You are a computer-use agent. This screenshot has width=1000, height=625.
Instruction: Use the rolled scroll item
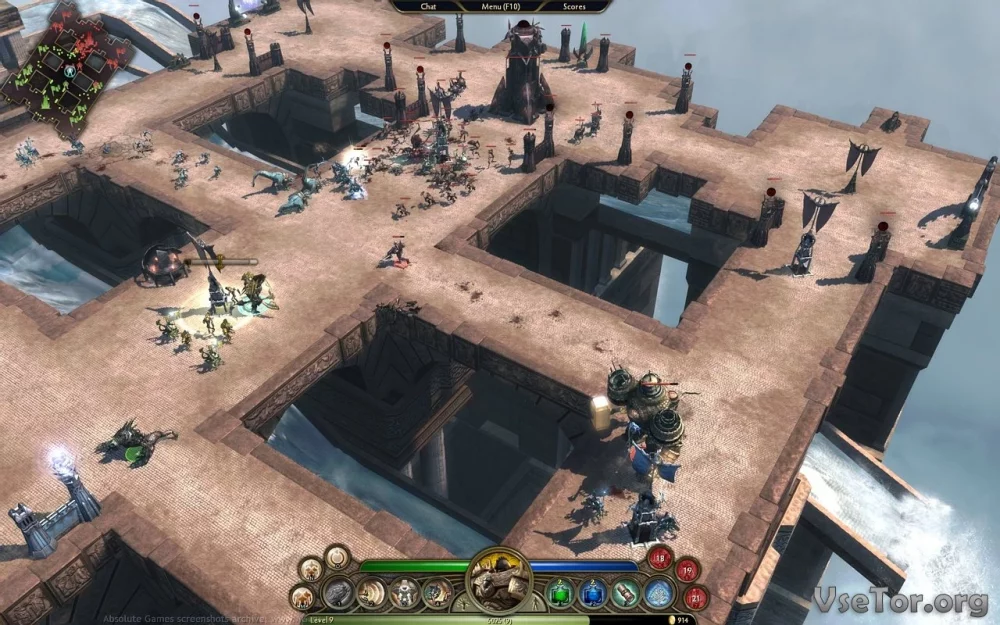tap(626, 593)
